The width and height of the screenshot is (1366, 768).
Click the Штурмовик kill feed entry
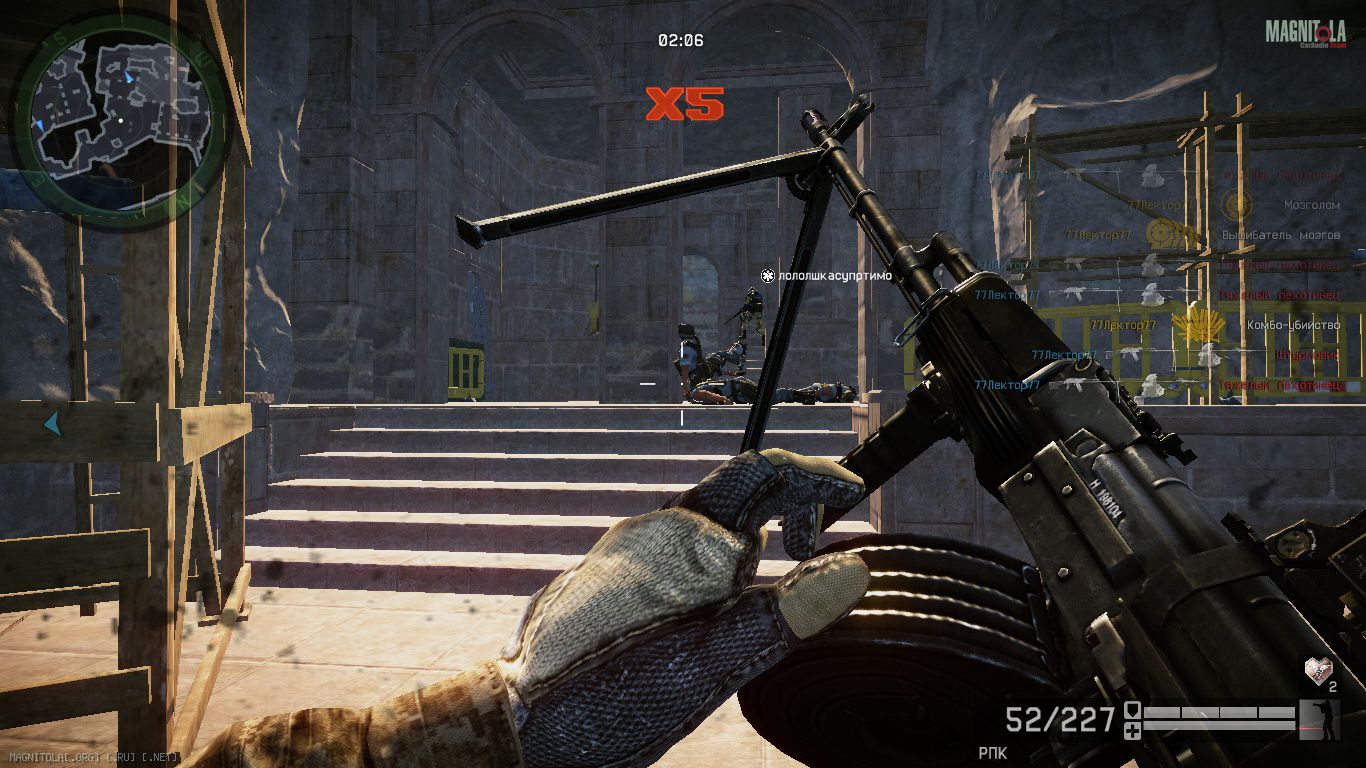point(1308,355)
